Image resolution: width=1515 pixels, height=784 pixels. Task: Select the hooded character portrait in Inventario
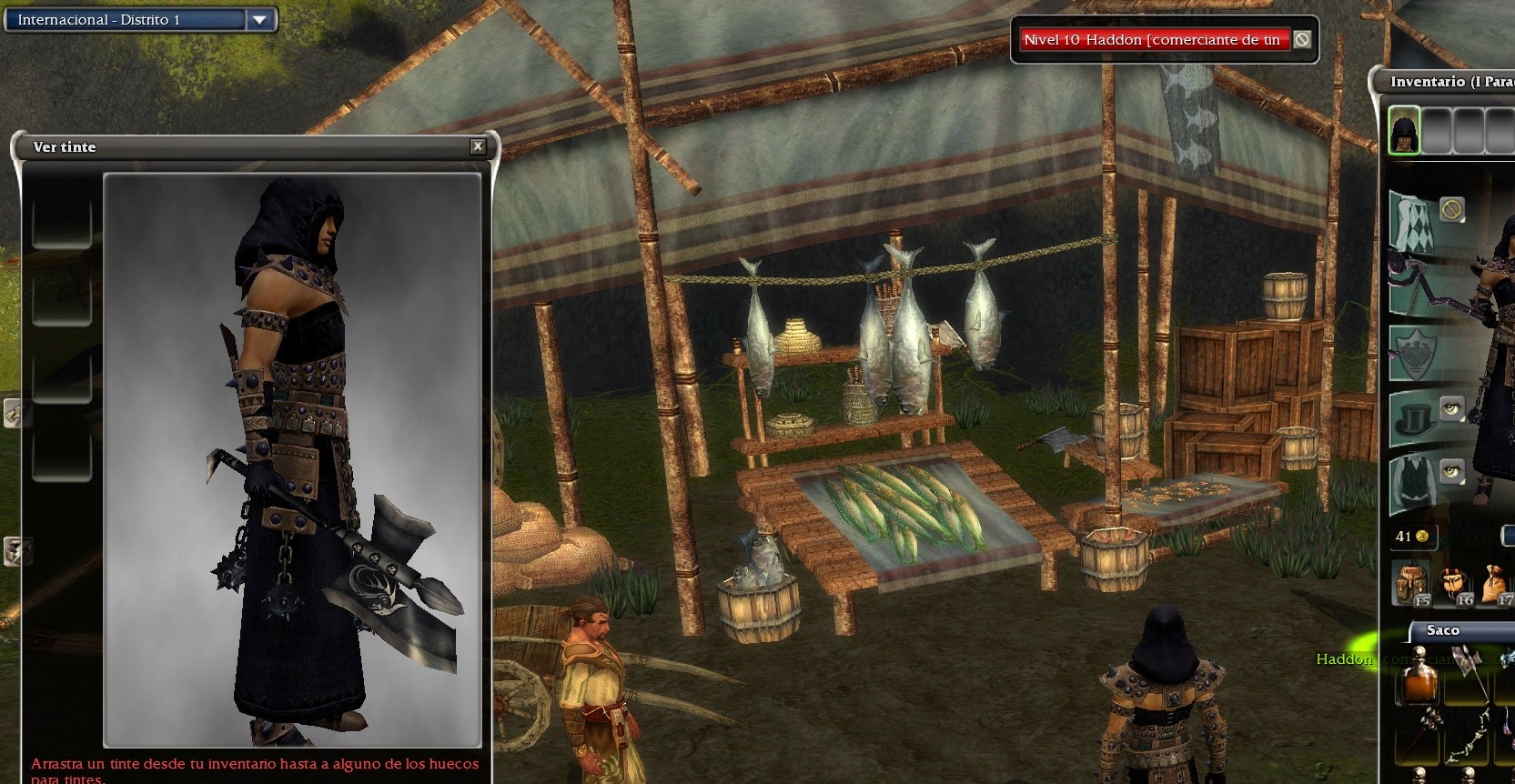pyautogui.click(x=1404, y=131)
